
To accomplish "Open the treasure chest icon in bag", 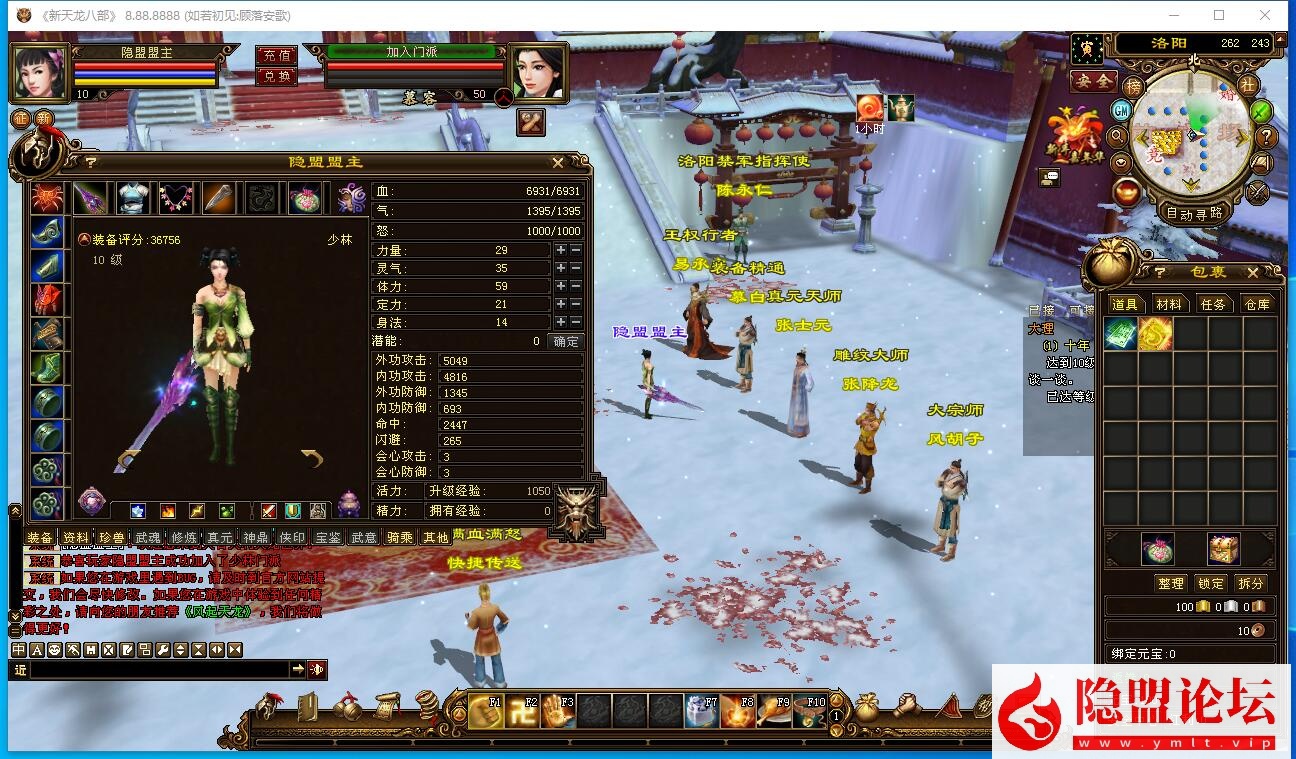I will [x=1223, y=548].
